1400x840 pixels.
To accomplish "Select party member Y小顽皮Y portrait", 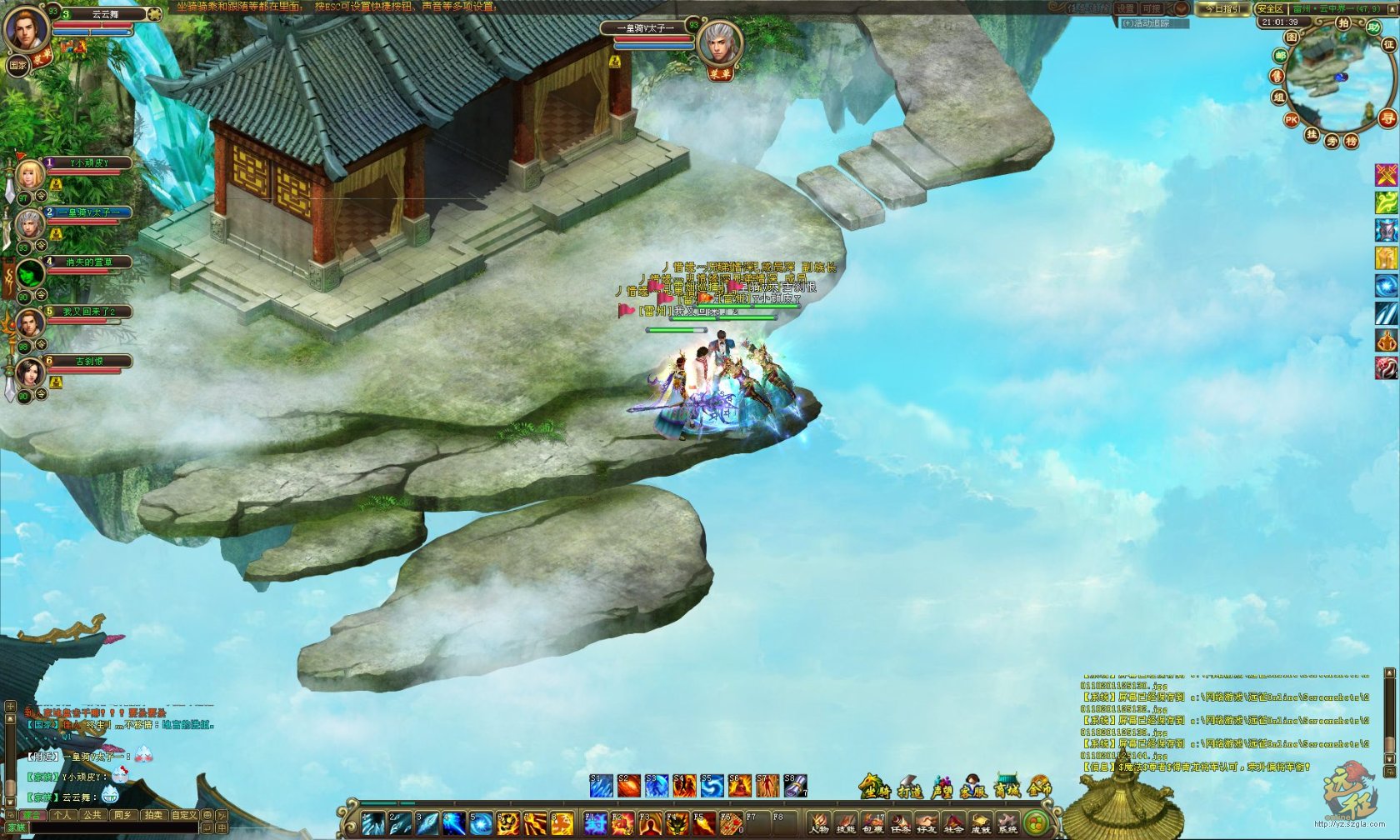I will pos(30,174).
